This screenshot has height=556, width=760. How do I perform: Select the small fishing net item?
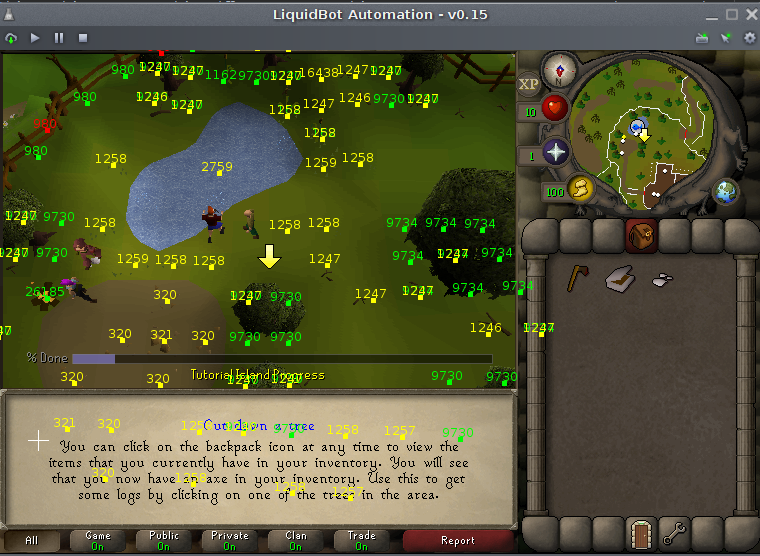click(x=661, y=280)
